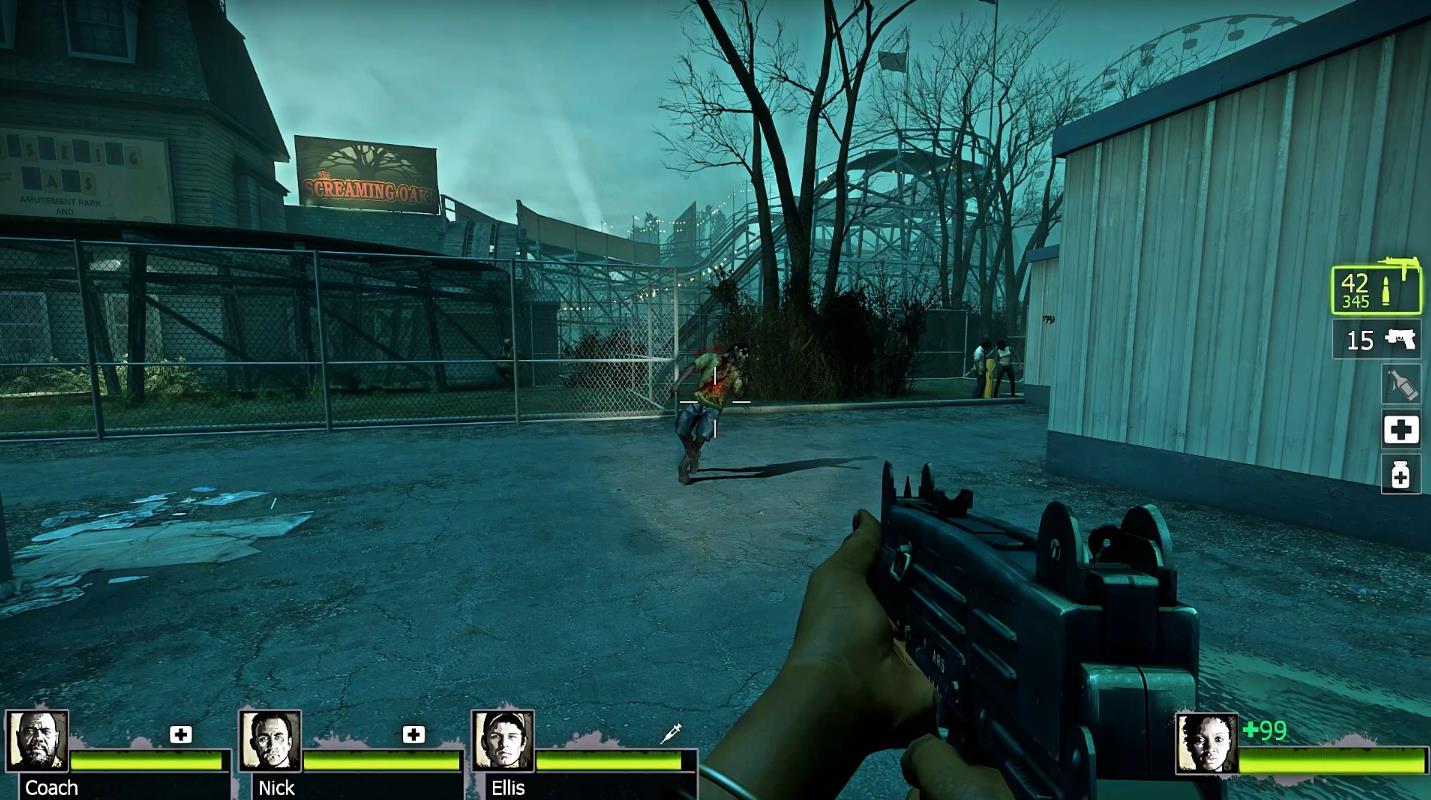This screenshot has height=800, width=1431.
Task: Select Nick's teammate portrait
Action: click(x=271, y=741)
